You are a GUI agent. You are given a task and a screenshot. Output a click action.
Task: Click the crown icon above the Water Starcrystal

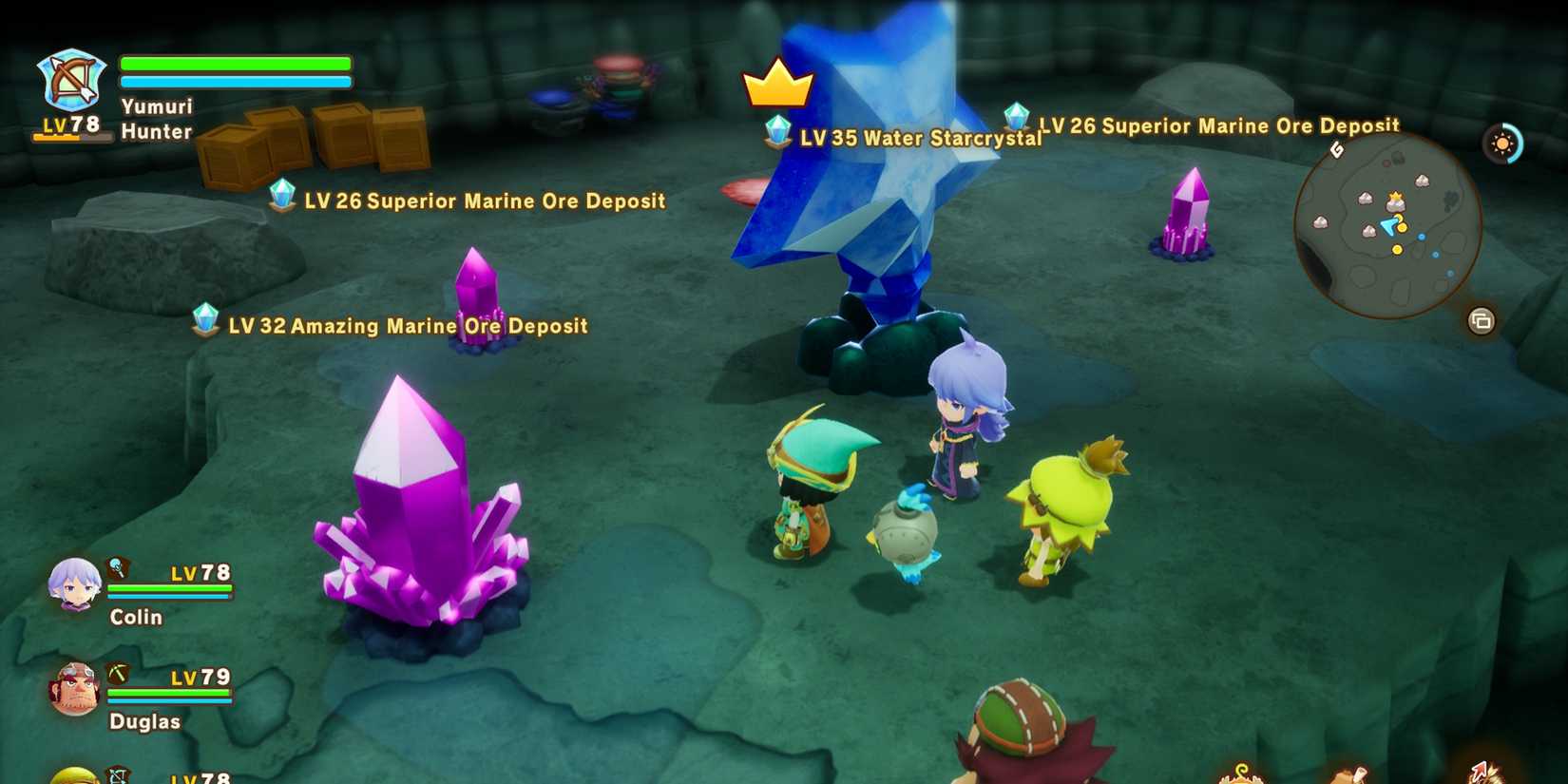[777, 86]
